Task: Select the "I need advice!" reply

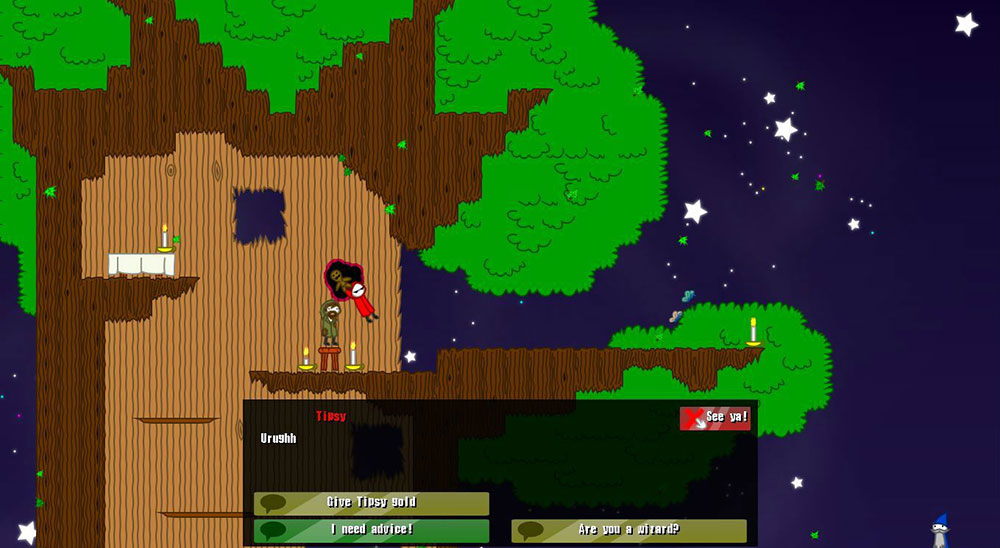Action: tap(371, 530)
